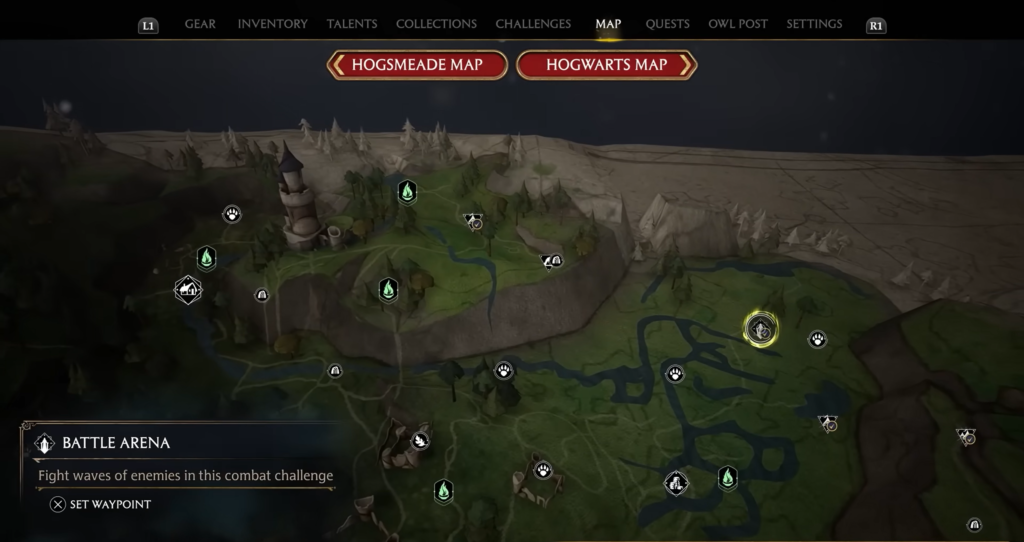Open the Settings tab
This screenshot has width=1024, height=542.
[814, 24]
